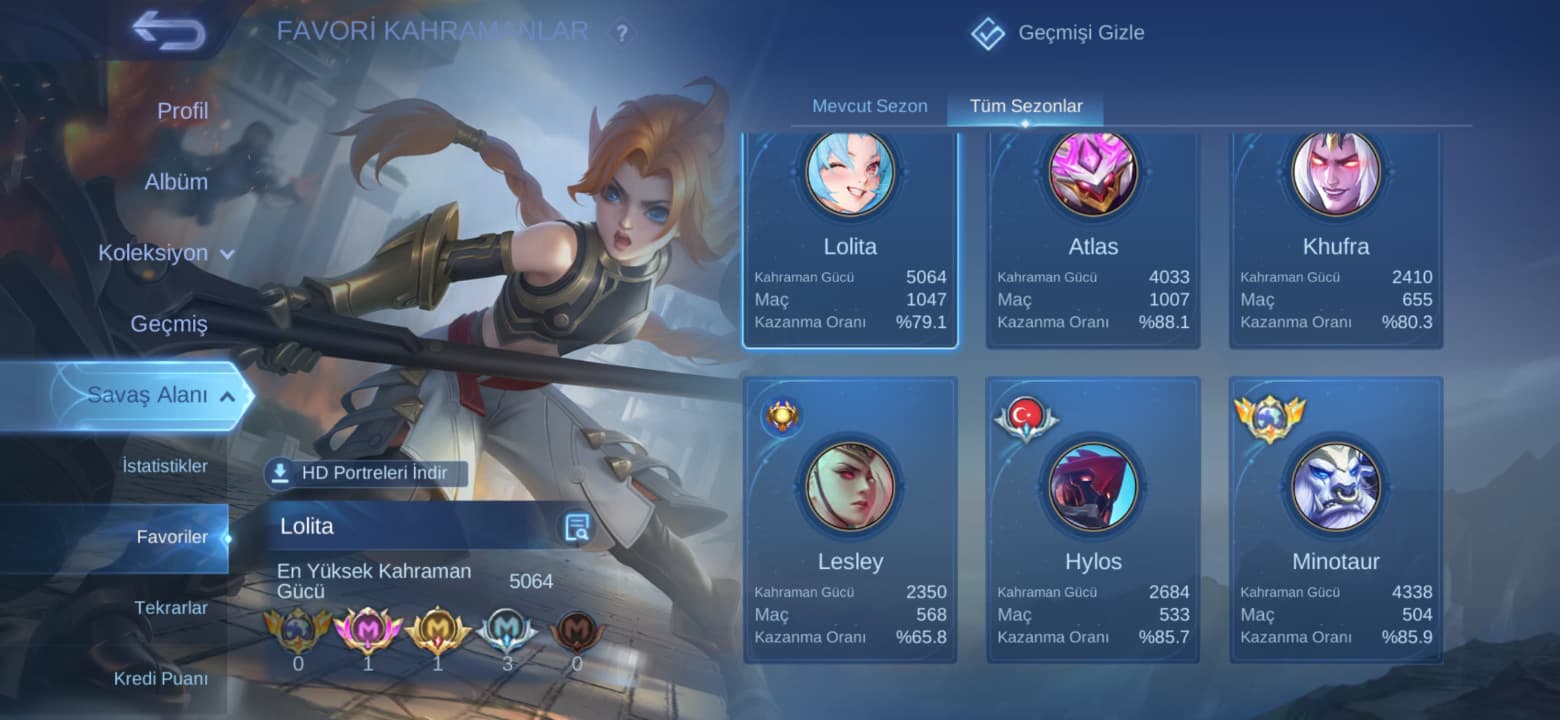Select the Tüm Sezonlar tab
Viewport: 1560px width, 720px height.
[1025, 106]
